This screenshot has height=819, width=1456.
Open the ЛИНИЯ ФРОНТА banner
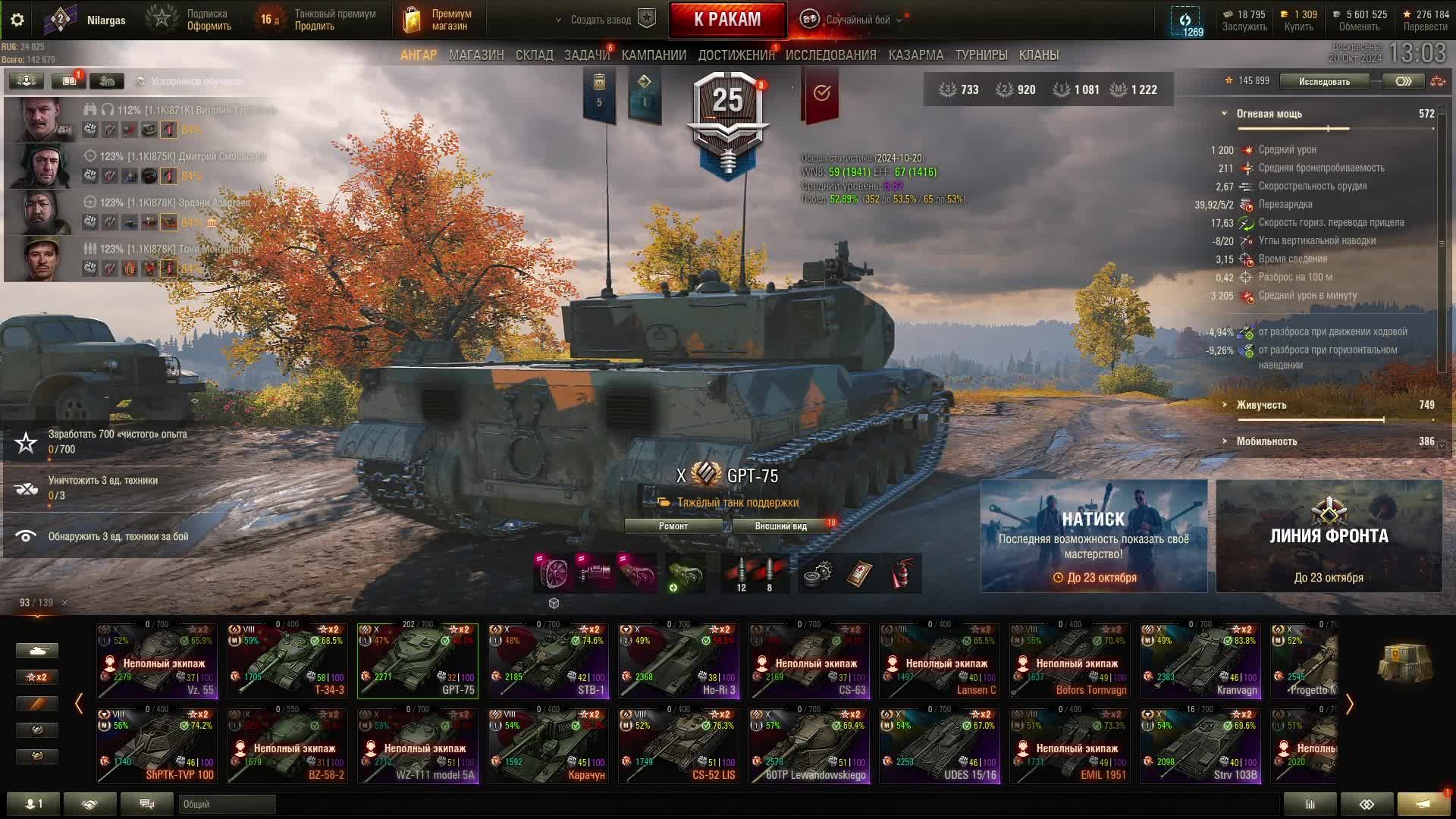point(1329,536)
